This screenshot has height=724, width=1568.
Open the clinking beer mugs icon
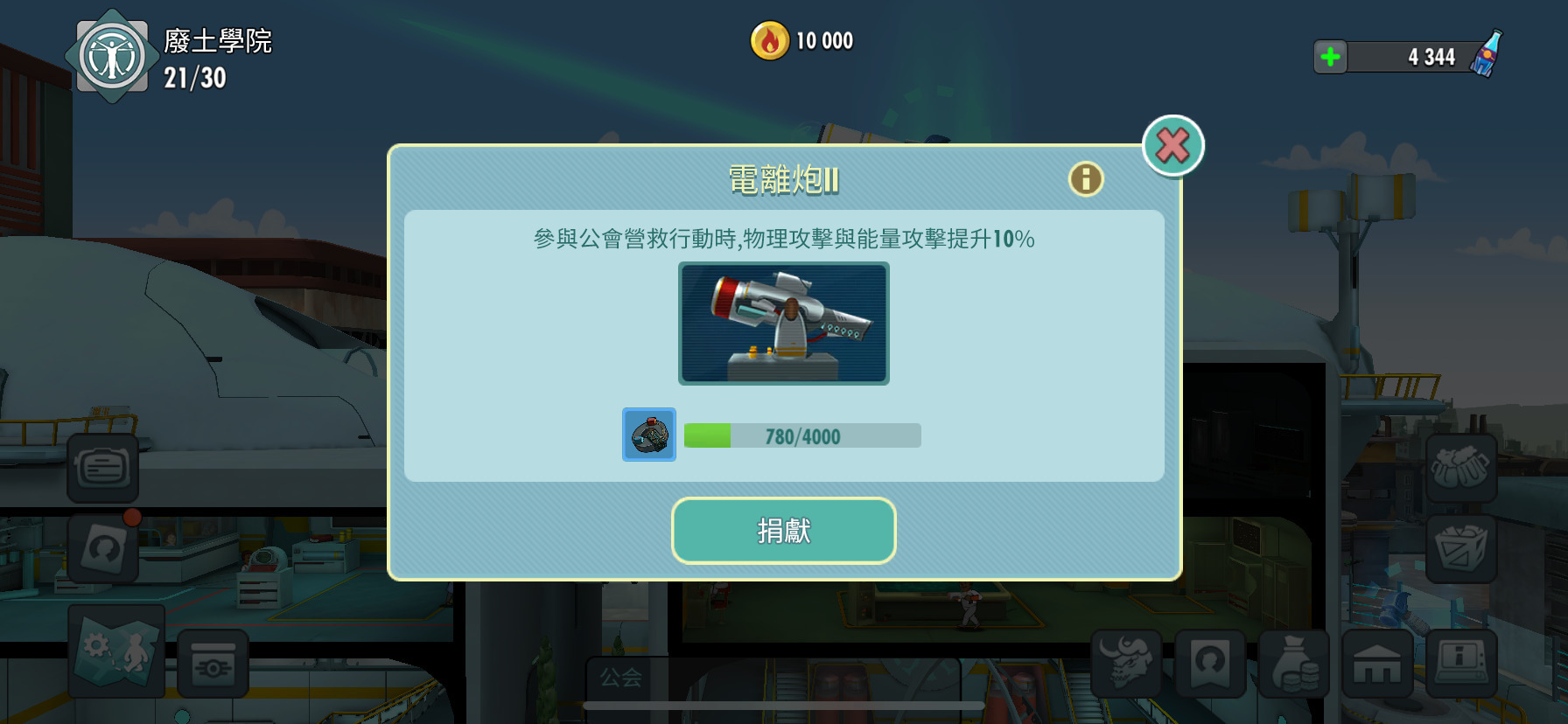tap(1461, 468)
